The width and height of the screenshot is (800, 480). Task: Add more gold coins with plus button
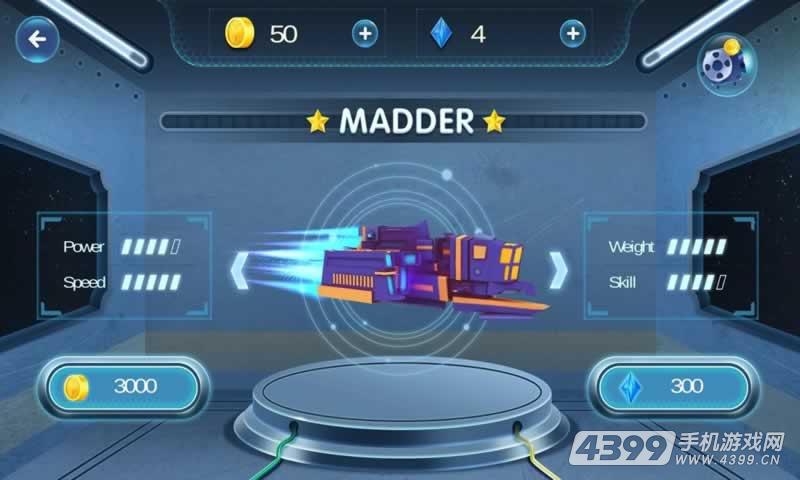point(365,34)
